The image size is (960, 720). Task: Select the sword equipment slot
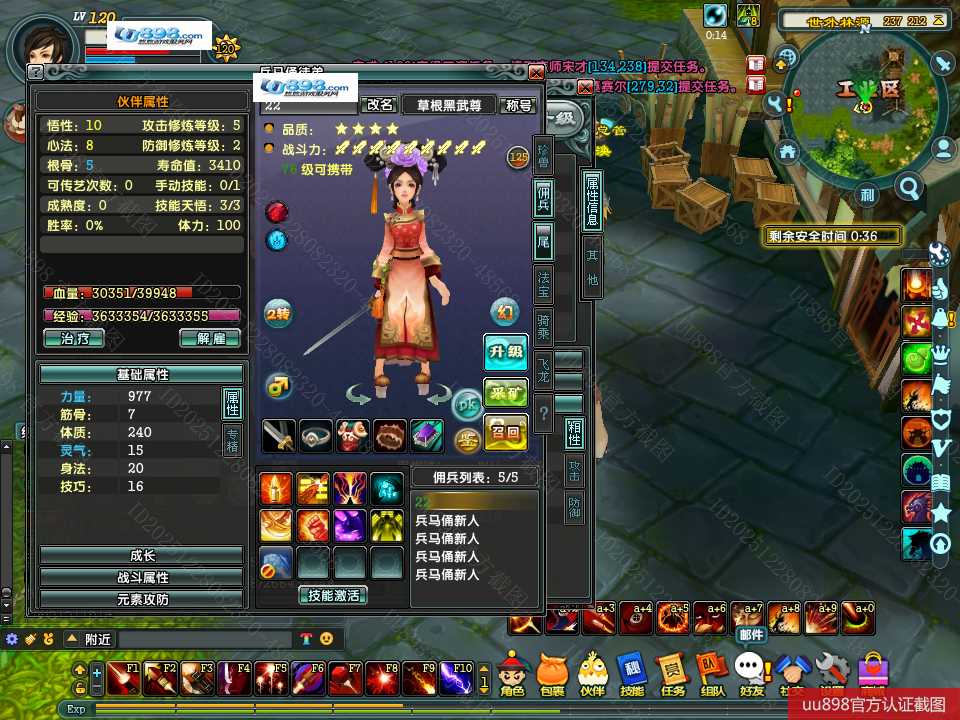pos(279,435)
